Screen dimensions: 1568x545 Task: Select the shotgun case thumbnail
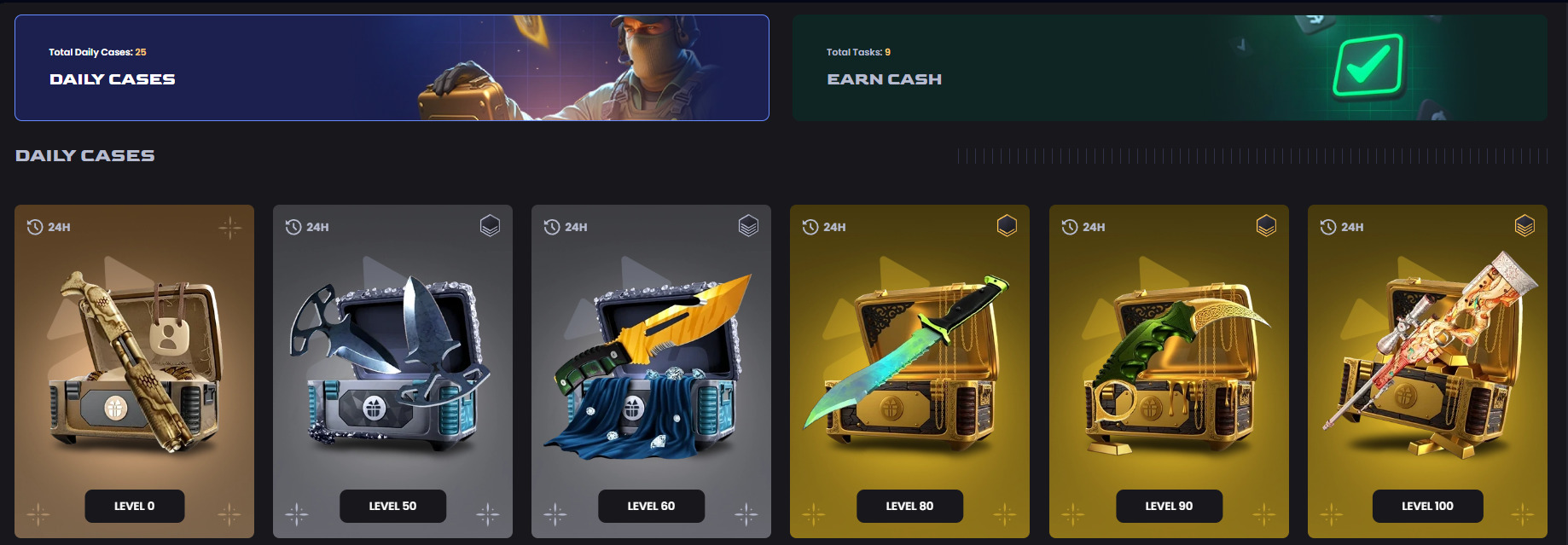coord(135,362)
